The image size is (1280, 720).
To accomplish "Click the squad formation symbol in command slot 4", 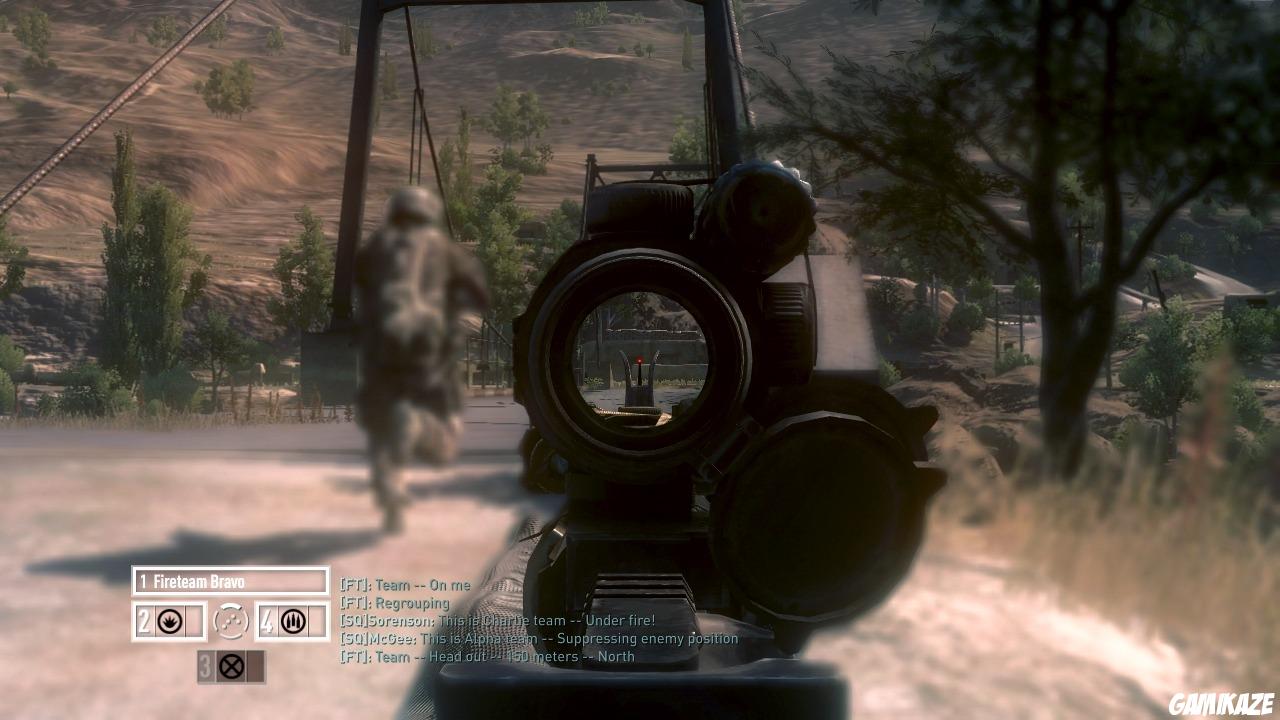I will tap(293, 620).
